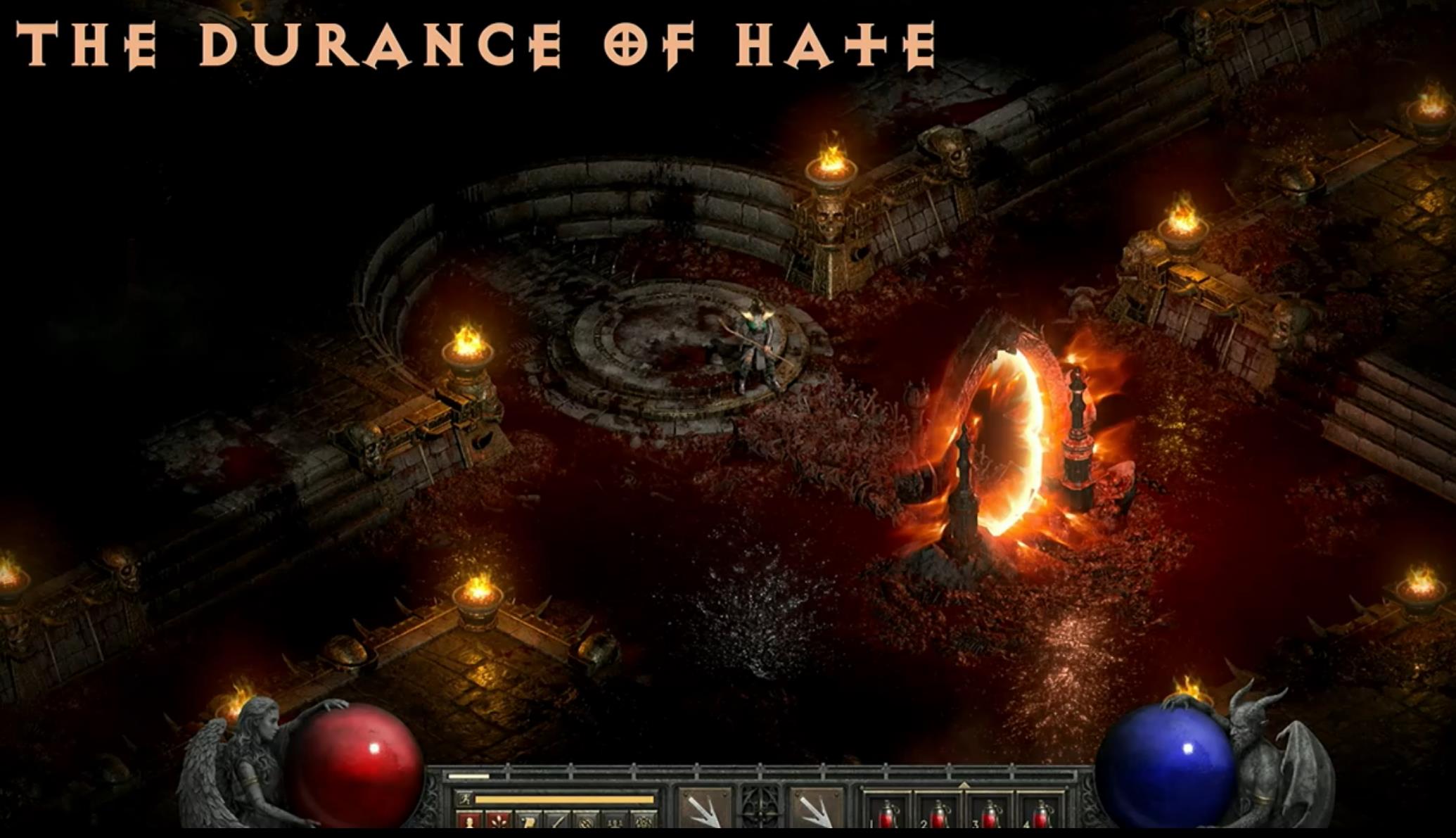Click the party button showing people
Screen dimensions: 1456x838
(615, 820)
